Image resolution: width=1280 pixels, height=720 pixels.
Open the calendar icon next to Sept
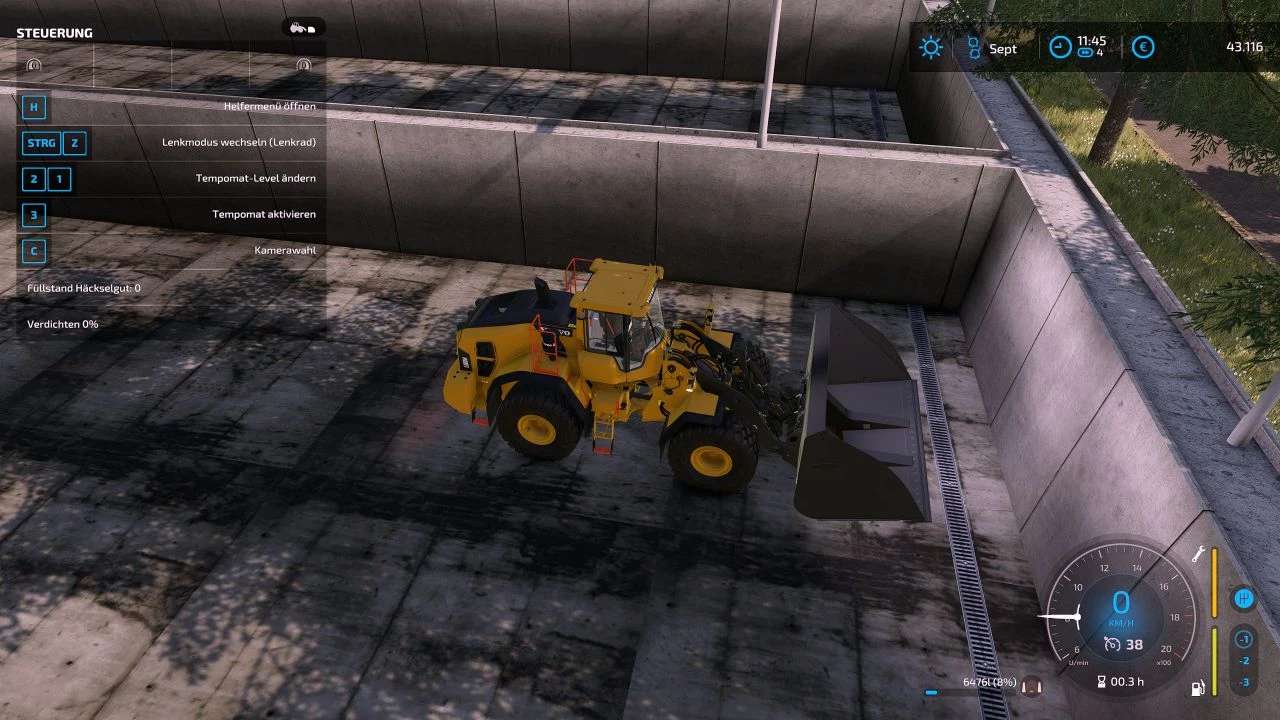[973, 47]
